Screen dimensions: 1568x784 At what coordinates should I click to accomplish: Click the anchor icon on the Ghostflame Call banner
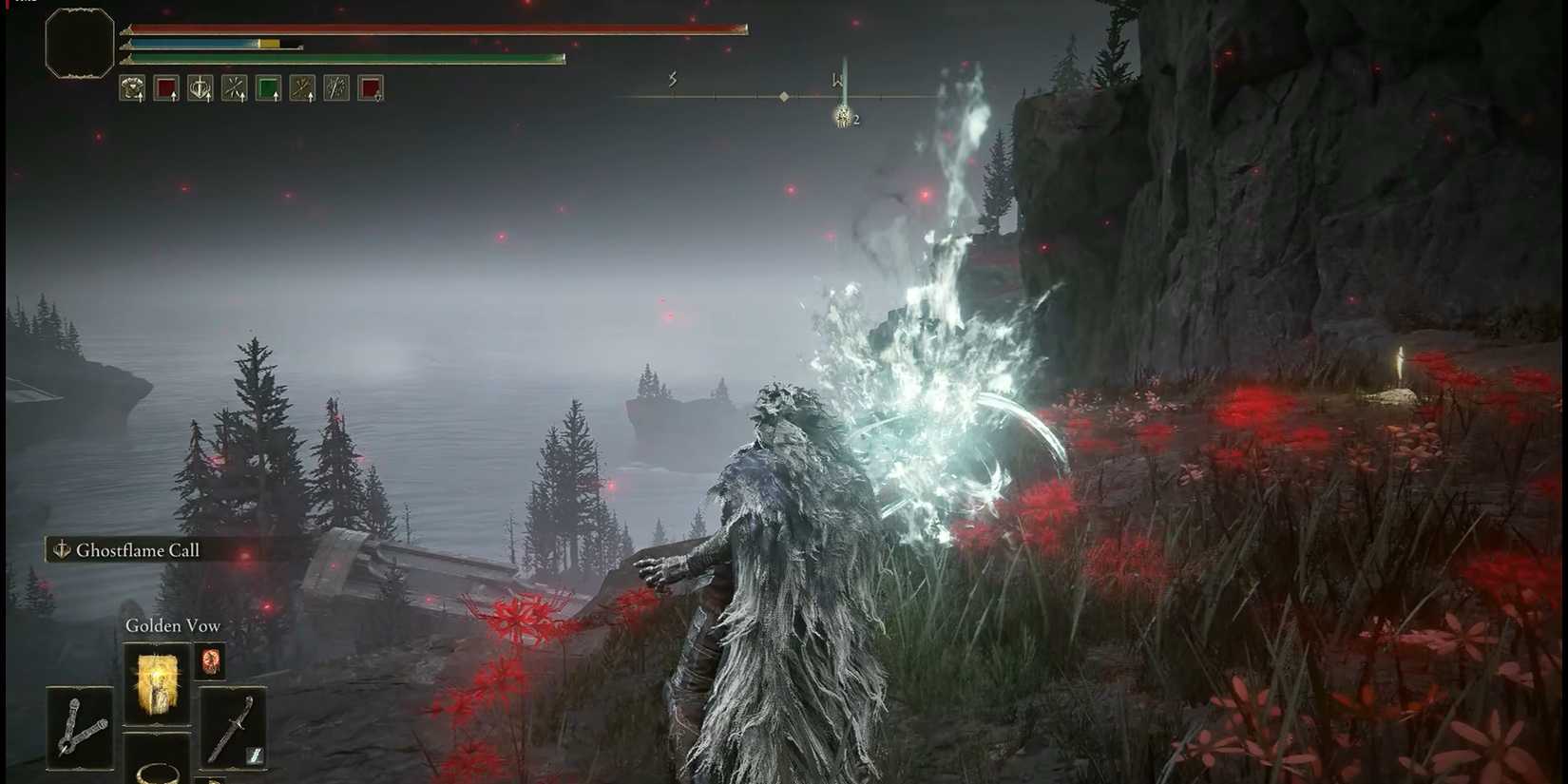63,549
